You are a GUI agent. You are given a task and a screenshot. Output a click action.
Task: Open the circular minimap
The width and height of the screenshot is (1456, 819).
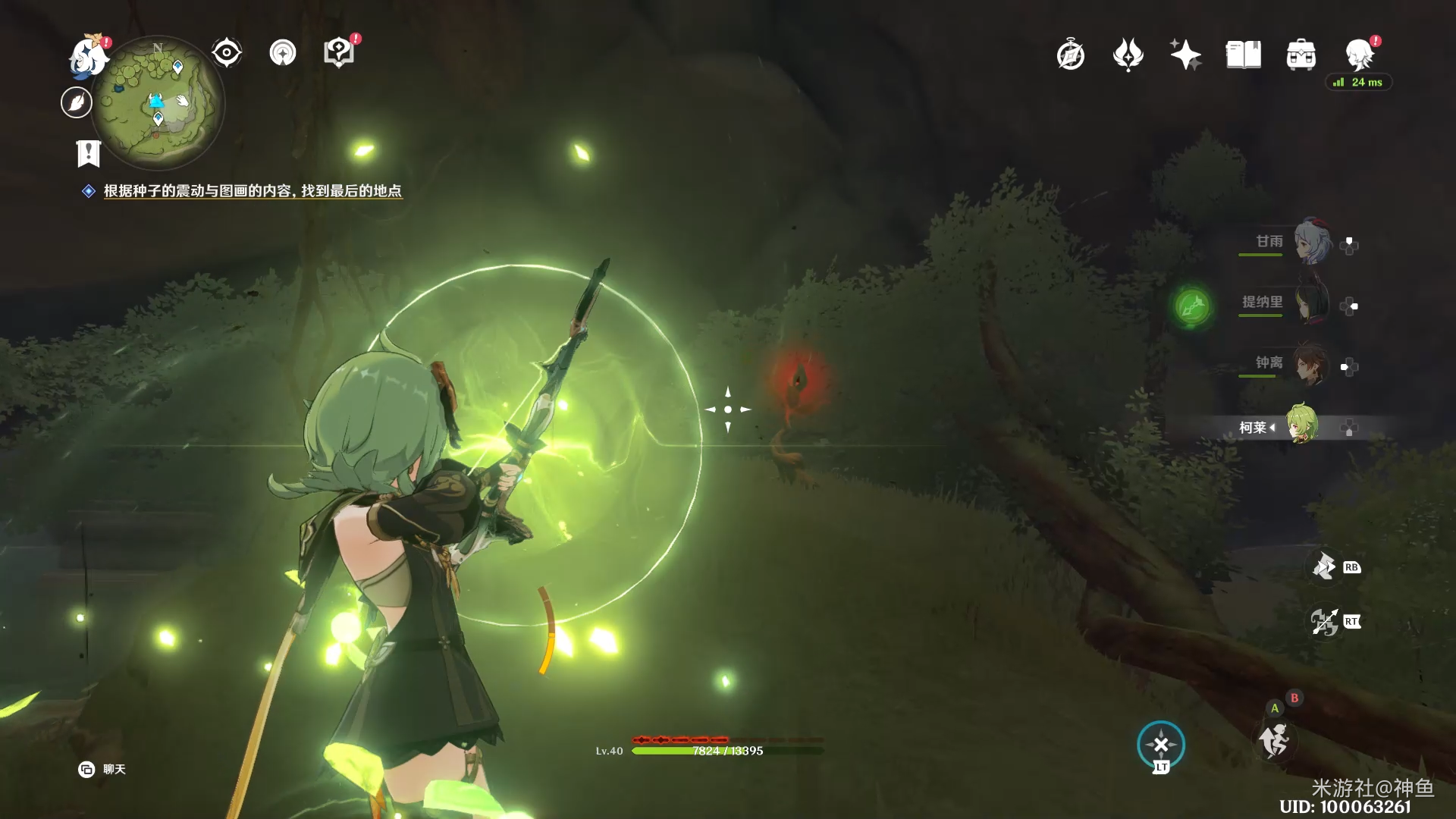click(158, 102)
